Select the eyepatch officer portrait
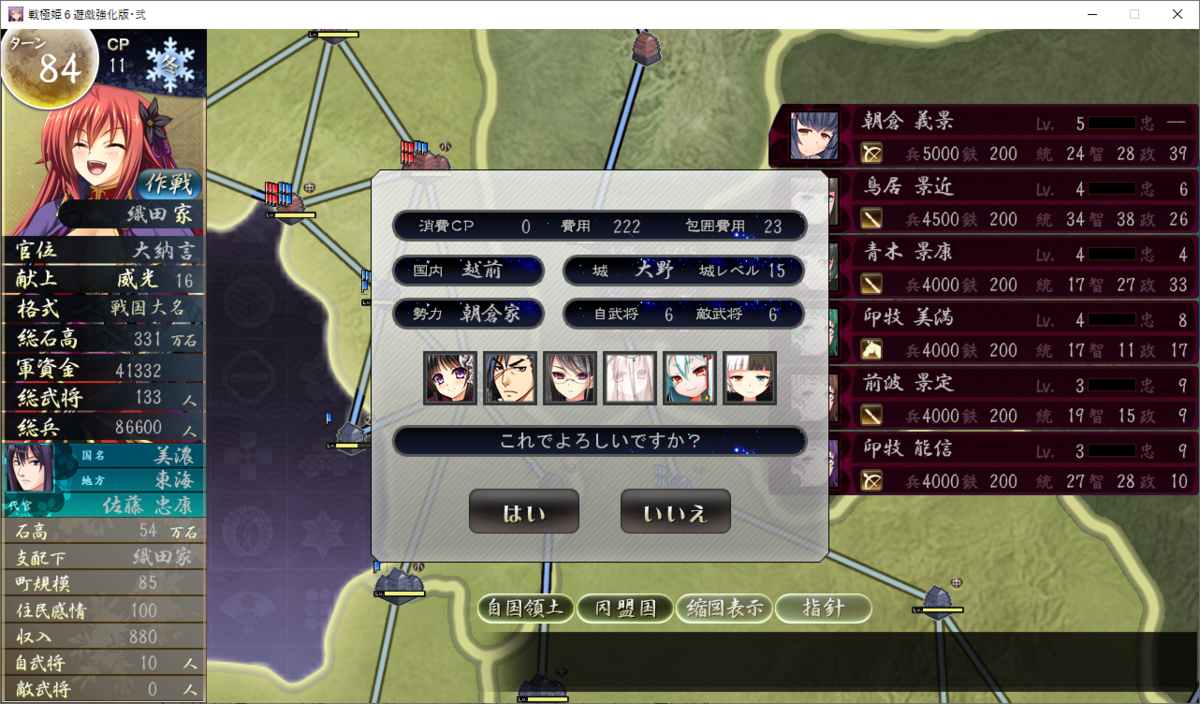Screen dimensions: 1200x704 [510, 378]
